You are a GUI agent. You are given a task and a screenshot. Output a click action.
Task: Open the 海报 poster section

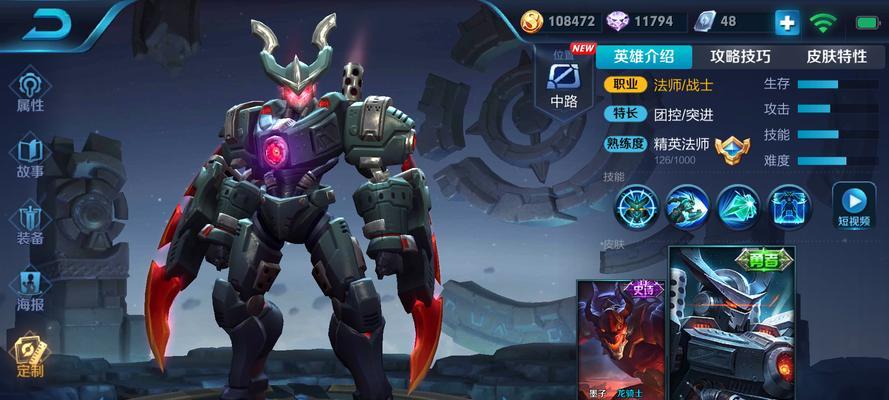pos(30,291)
